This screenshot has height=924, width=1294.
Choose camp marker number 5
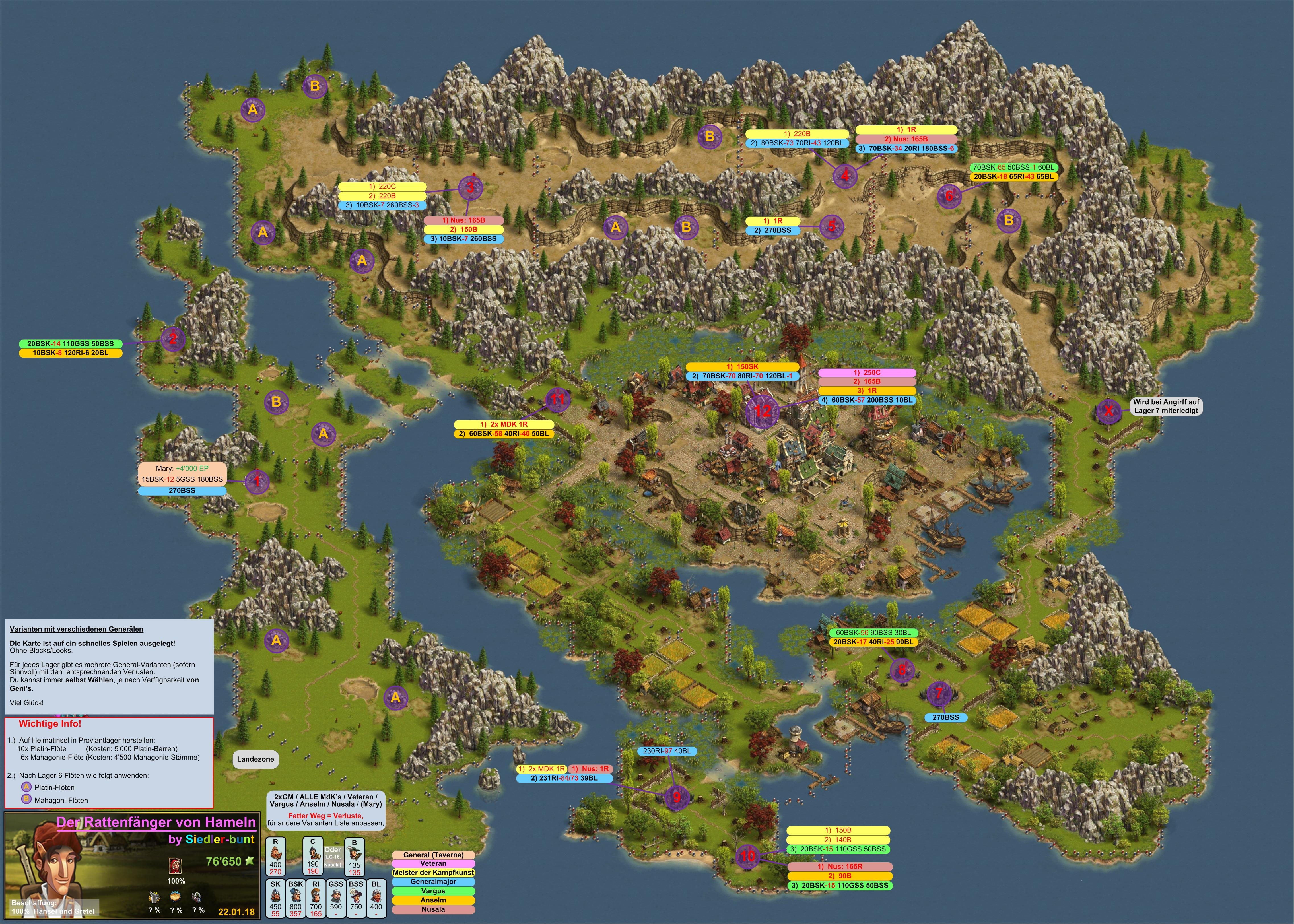[x=831, y=226]
